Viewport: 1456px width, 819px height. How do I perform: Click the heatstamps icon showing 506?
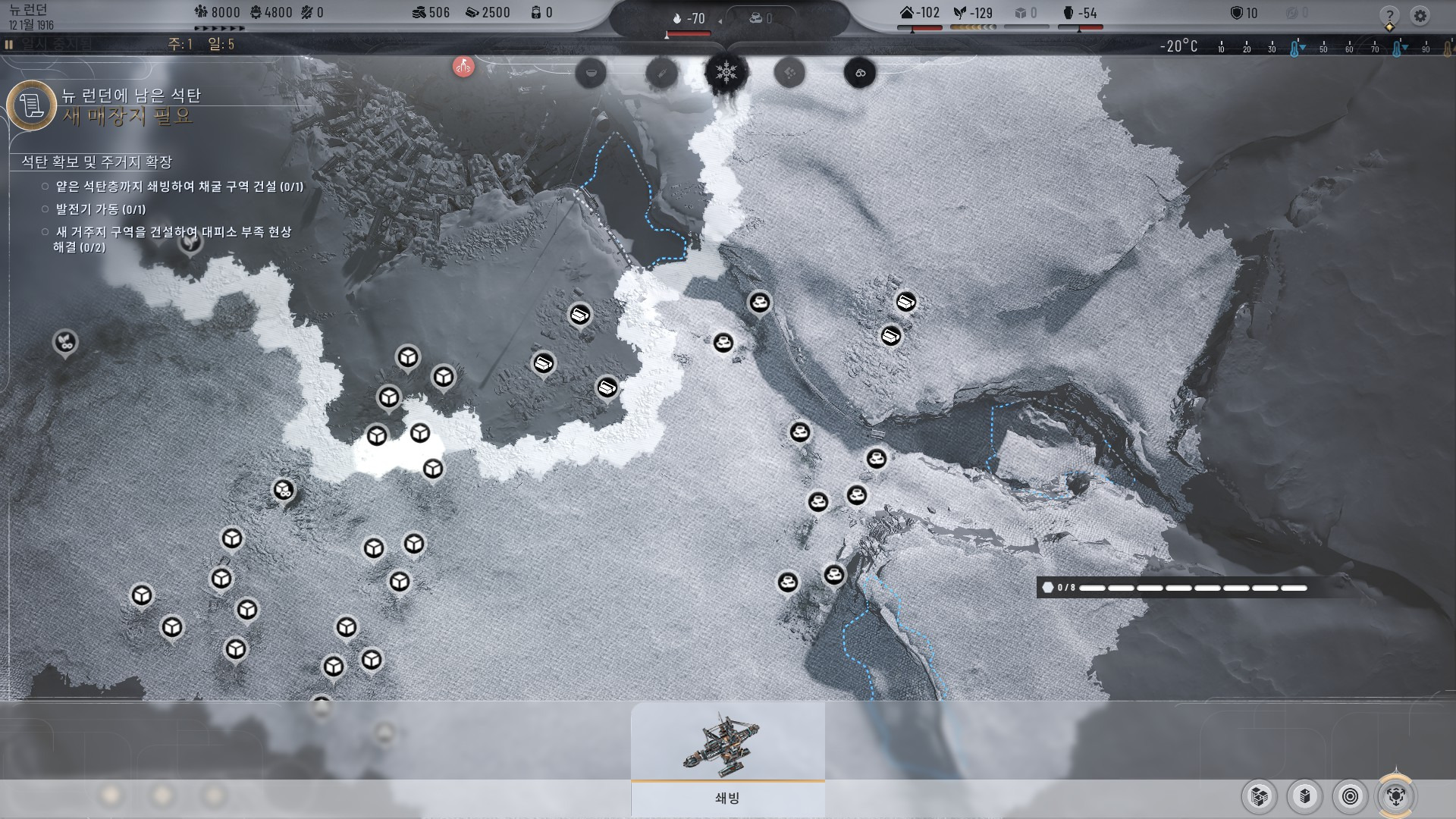(x=418, y=12)
